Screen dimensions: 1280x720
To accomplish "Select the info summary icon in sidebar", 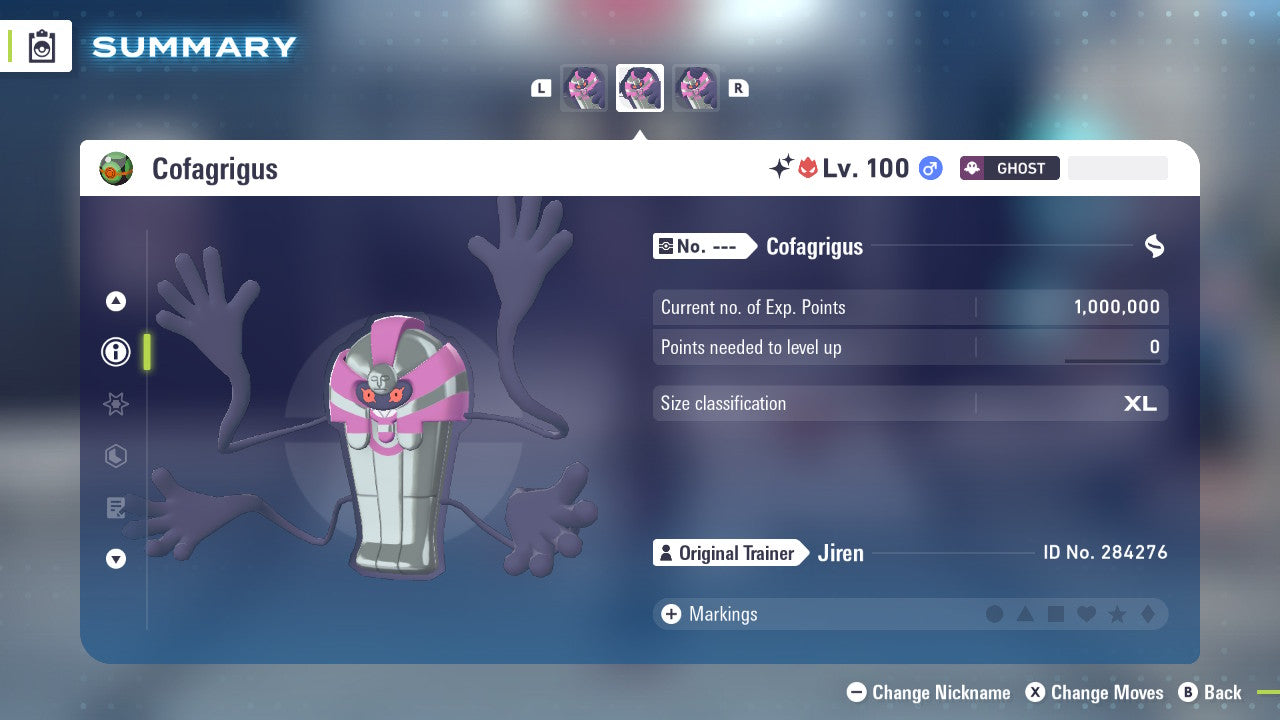I will pos(115,352).
